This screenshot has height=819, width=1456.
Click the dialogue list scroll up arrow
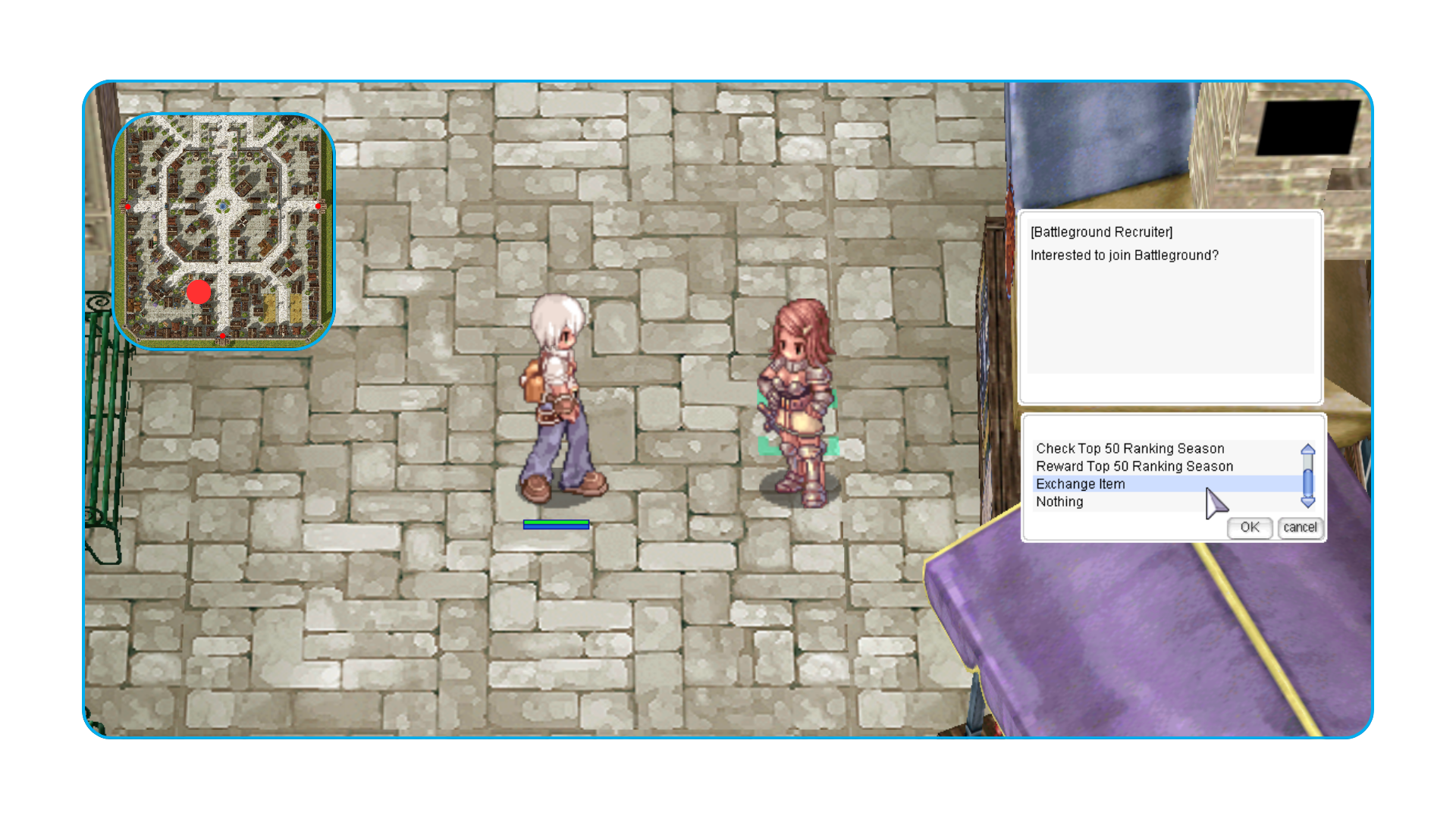(x=1308, y=450)
